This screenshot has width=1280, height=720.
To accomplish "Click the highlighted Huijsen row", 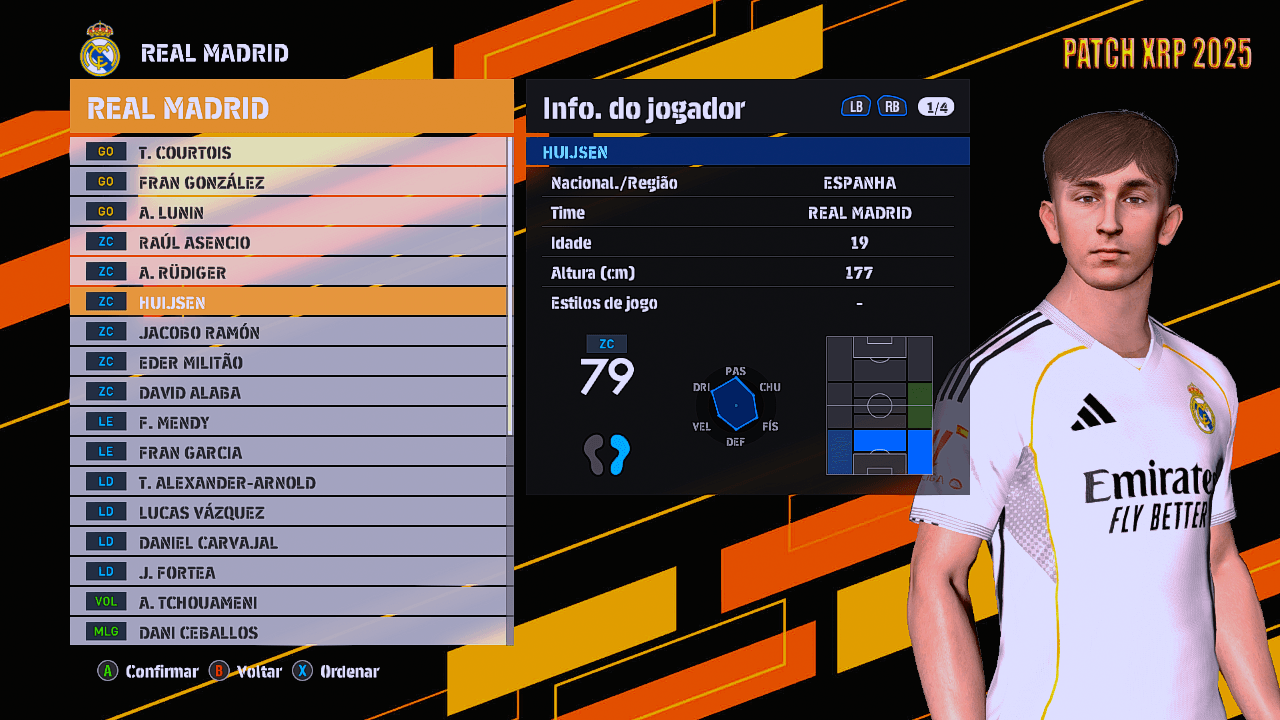I will [x=288, y=302].
